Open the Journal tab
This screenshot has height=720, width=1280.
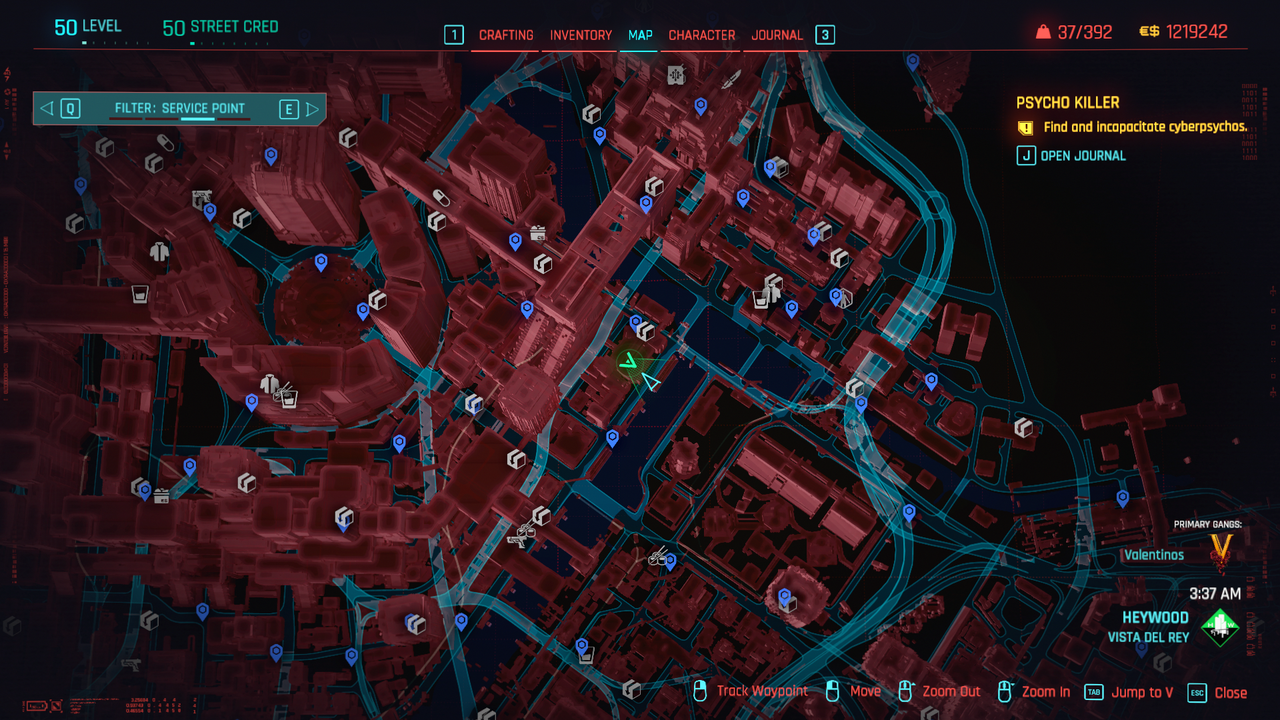(777, 35)
